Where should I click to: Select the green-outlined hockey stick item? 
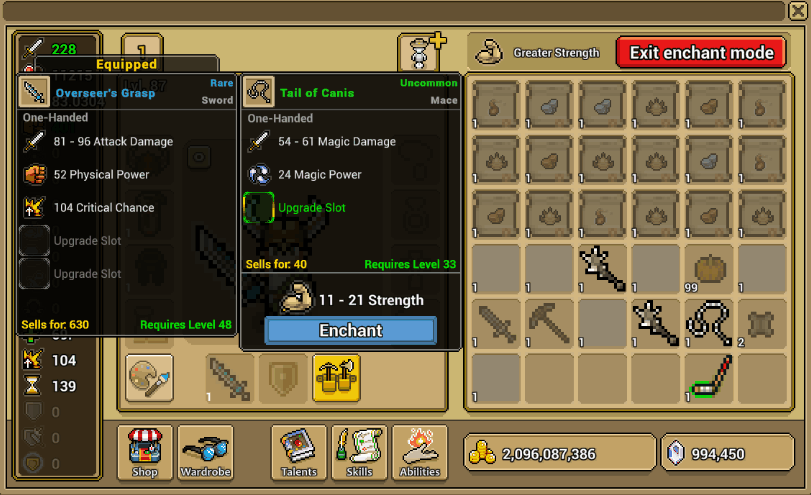tap(710, 378)
